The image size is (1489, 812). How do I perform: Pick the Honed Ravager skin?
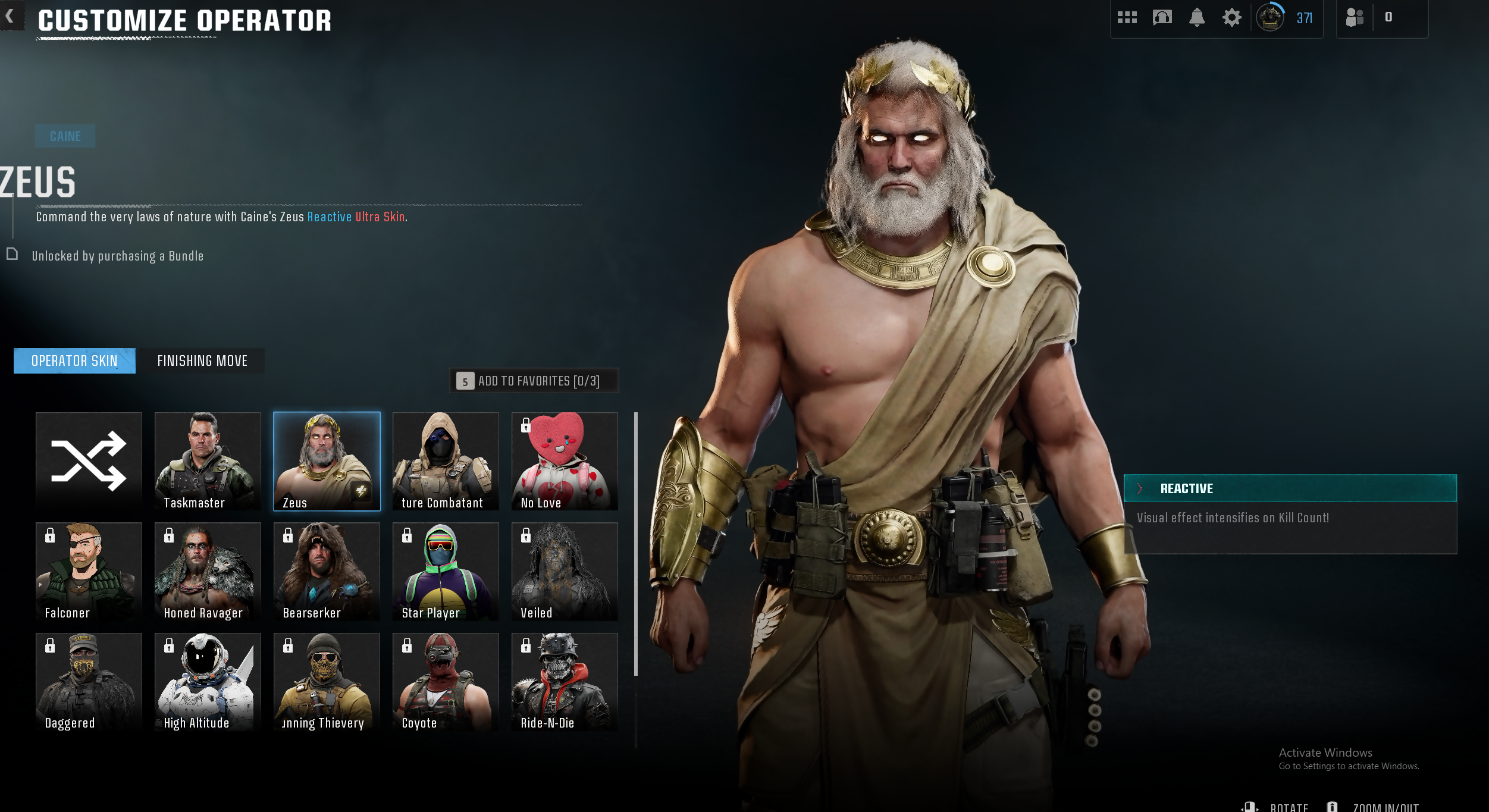[x=208, y=571]
